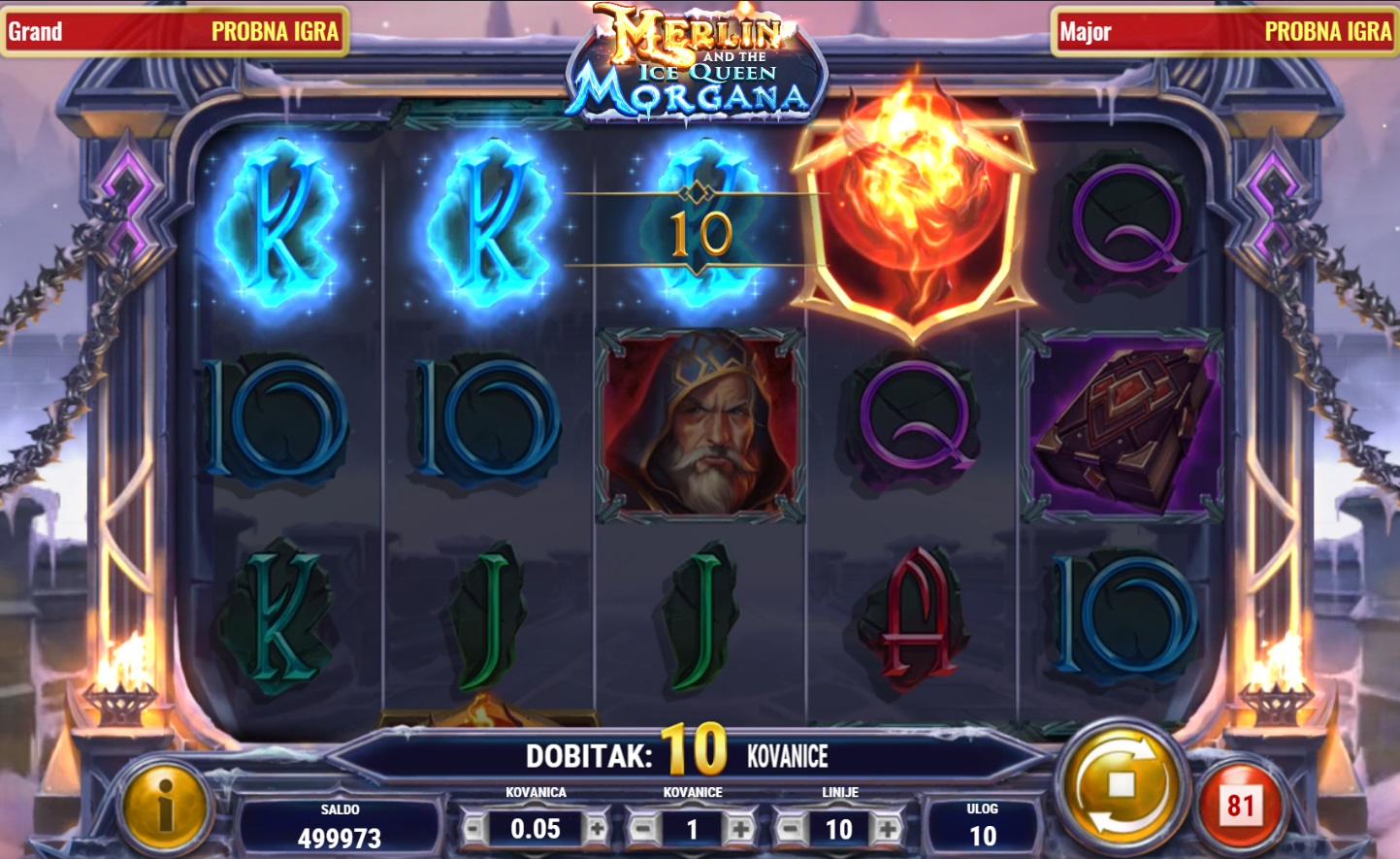Increase the Kovanica coin value
This screenshot has height=859, width=1400.
597,829
